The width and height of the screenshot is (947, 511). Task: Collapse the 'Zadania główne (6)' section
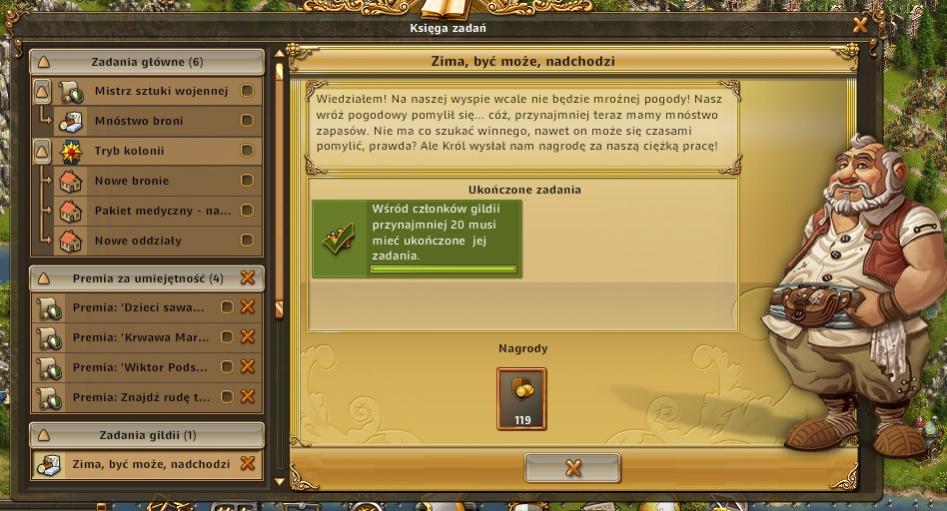(x=42, y=62)
